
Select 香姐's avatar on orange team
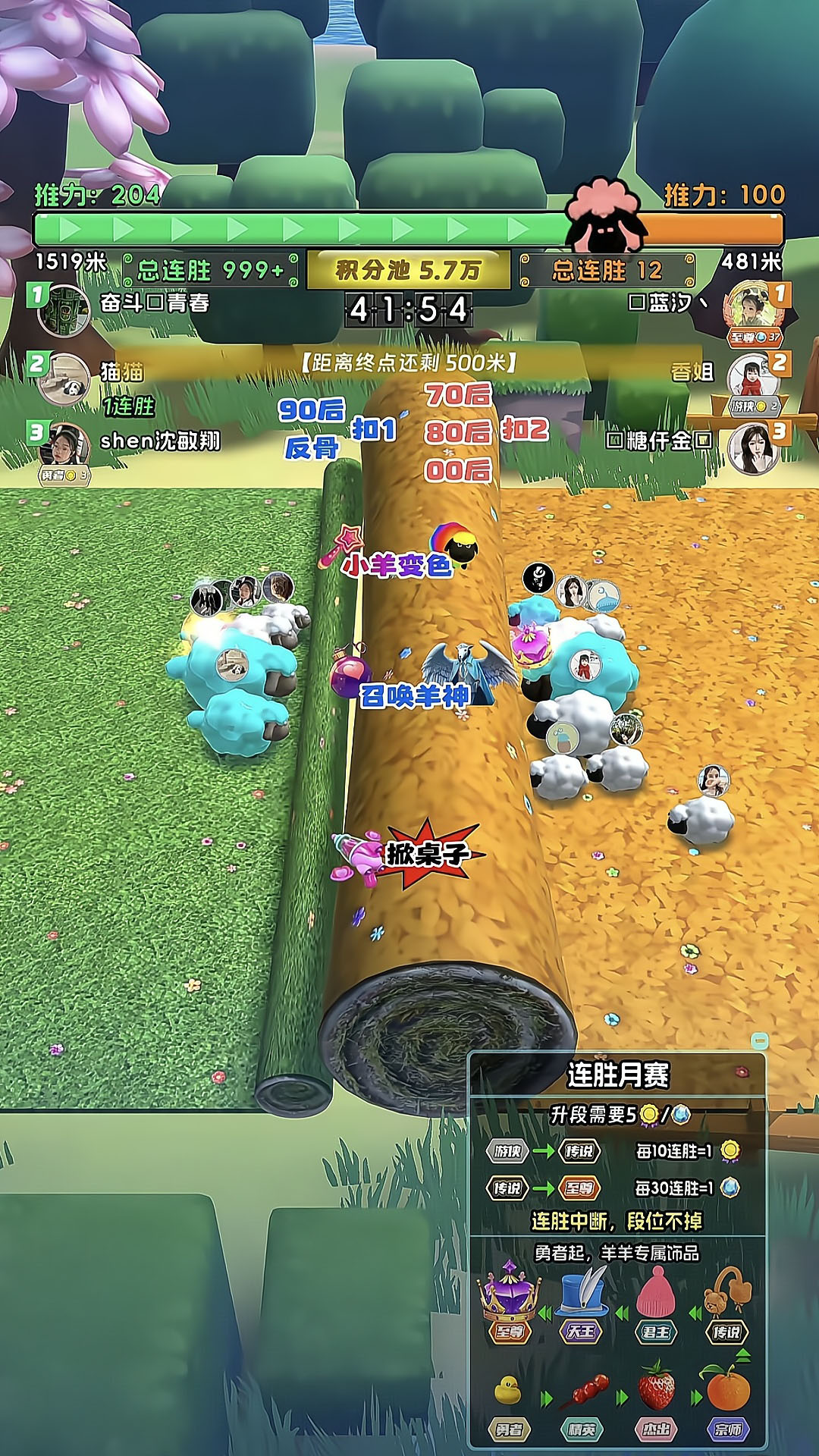click(752, 377)
